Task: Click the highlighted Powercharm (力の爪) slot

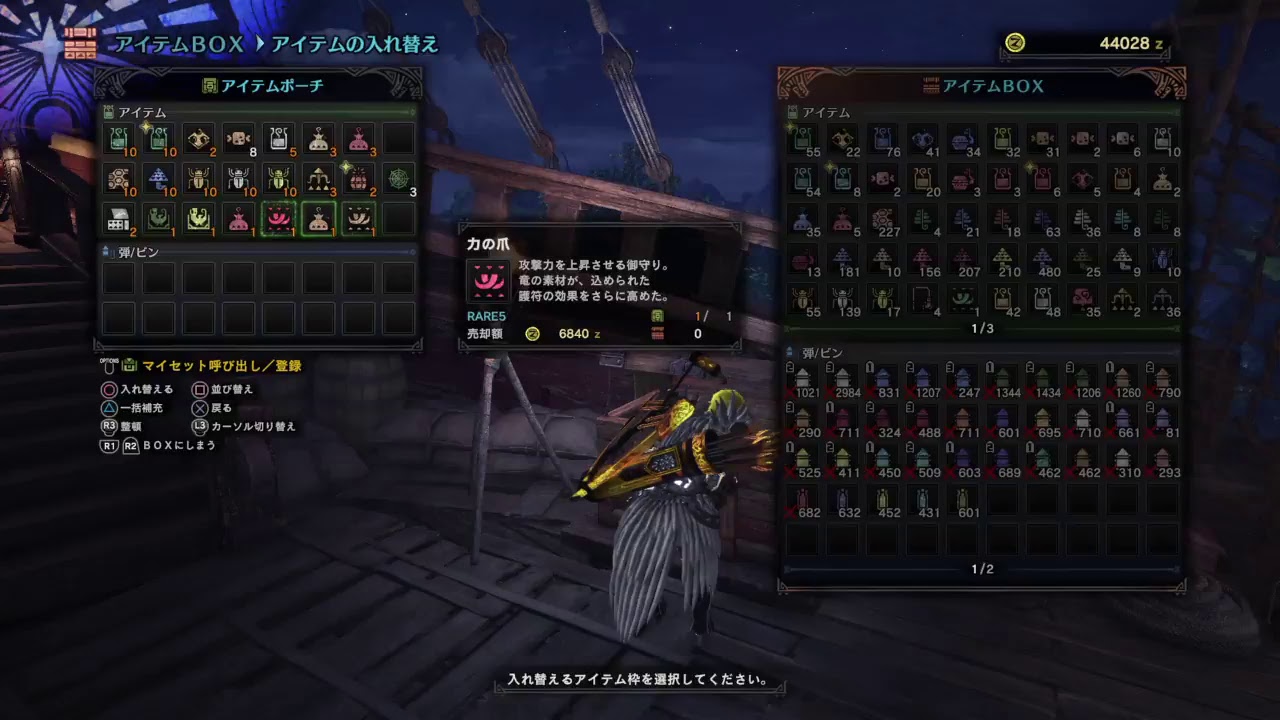Action: tap(277, 219)
